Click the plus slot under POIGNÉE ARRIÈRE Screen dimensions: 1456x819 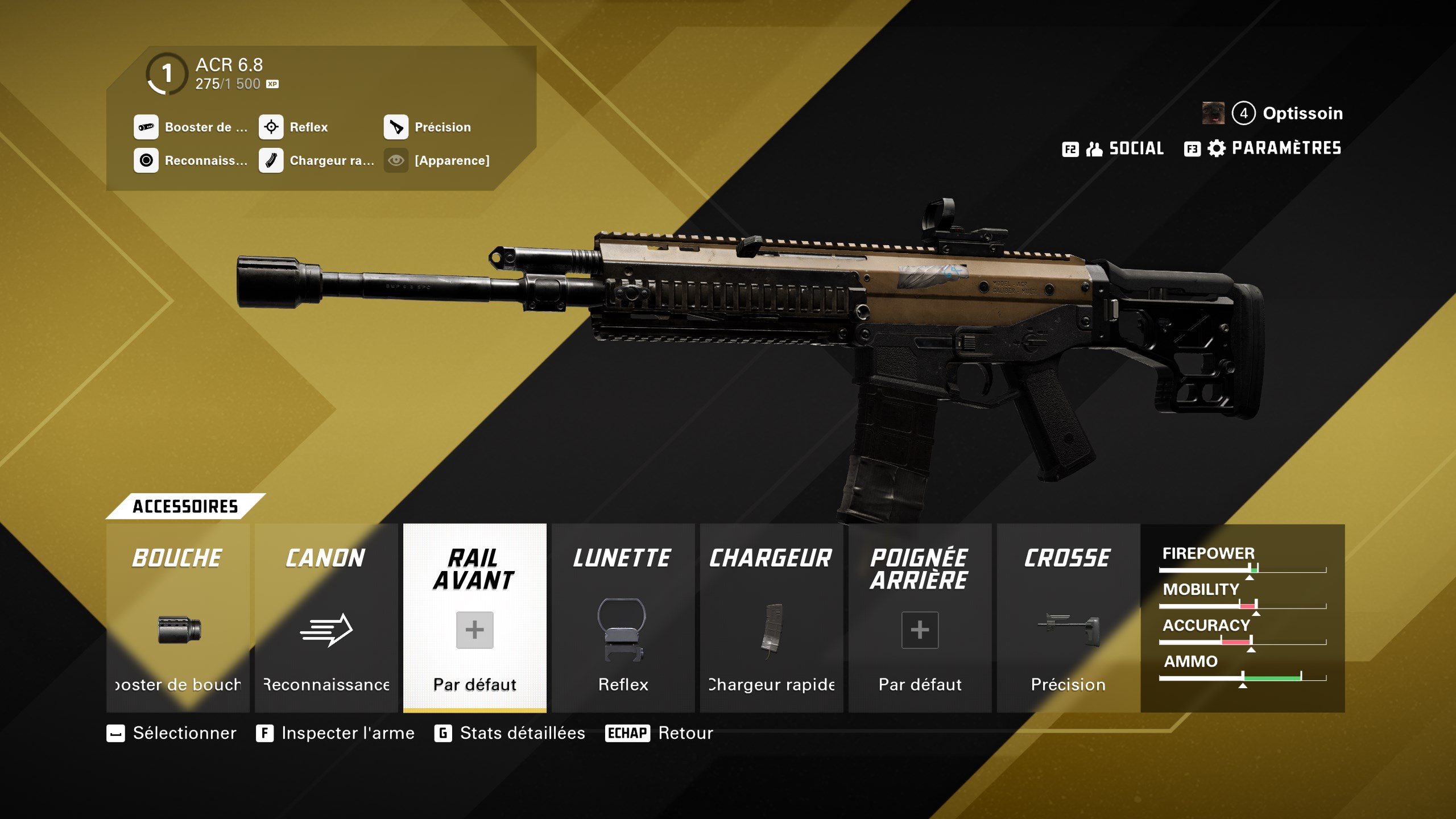(920, 630)
